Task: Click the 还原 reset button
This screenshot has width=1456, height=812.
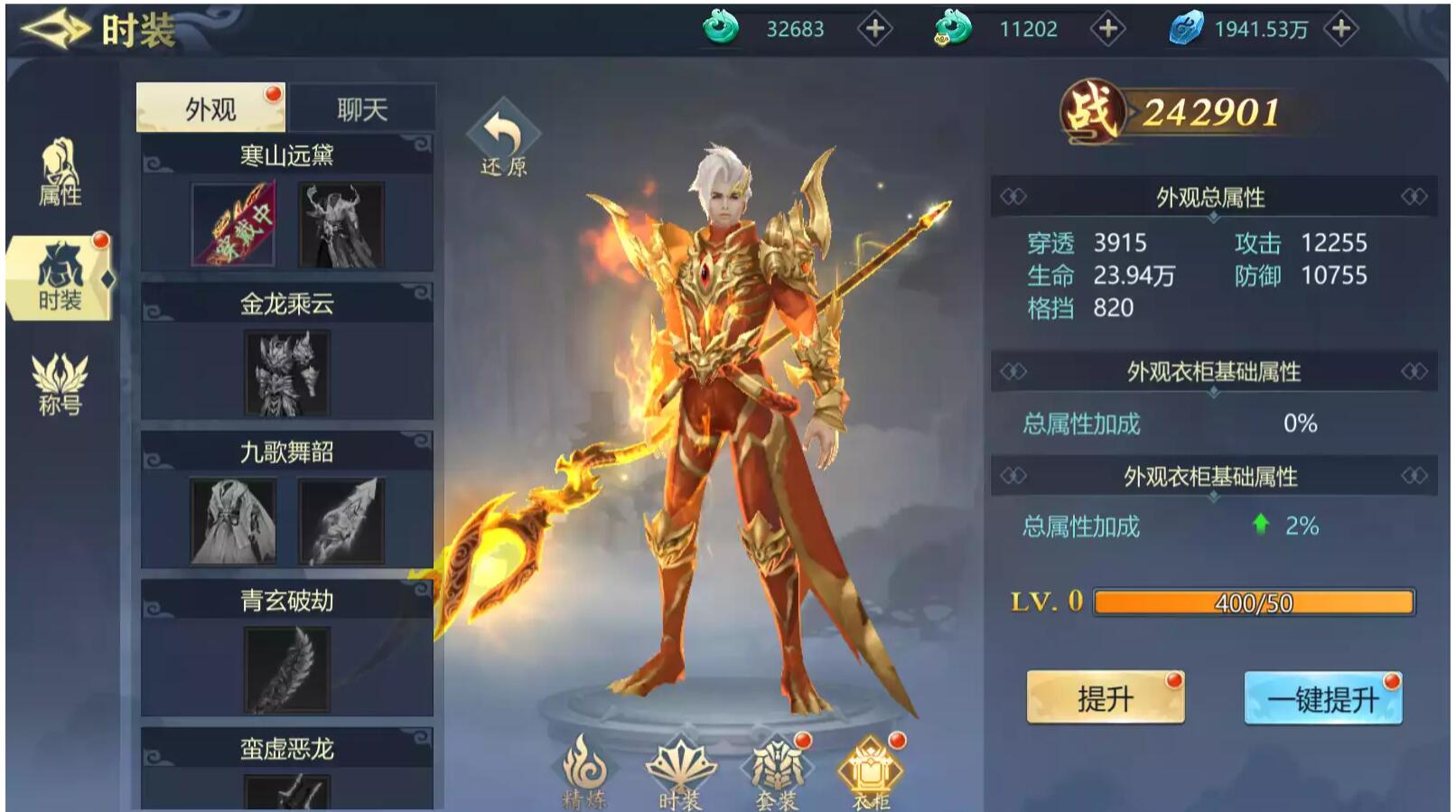Action: 503,140
